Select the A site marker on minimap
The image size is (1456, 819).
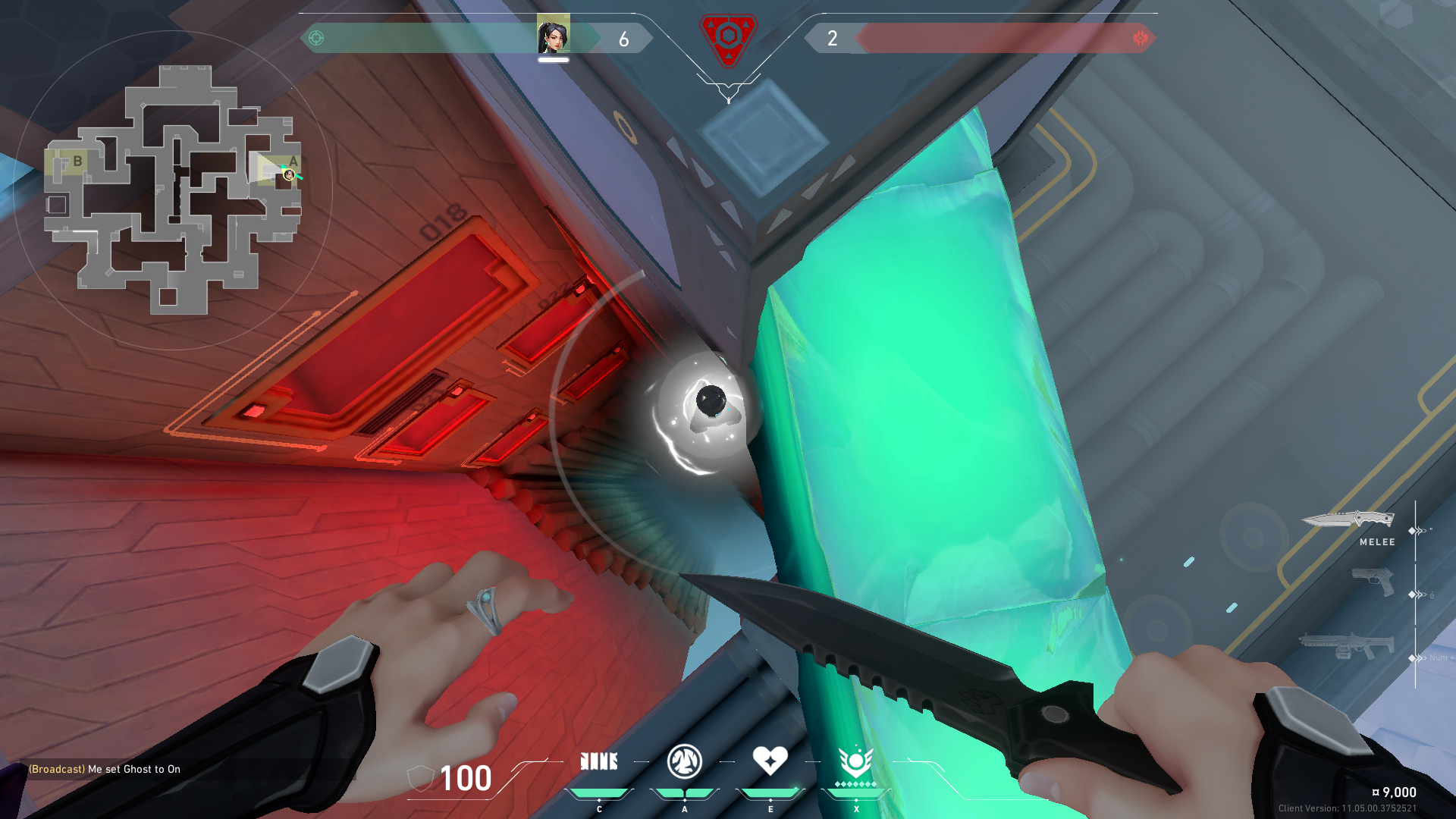[293, 162]
